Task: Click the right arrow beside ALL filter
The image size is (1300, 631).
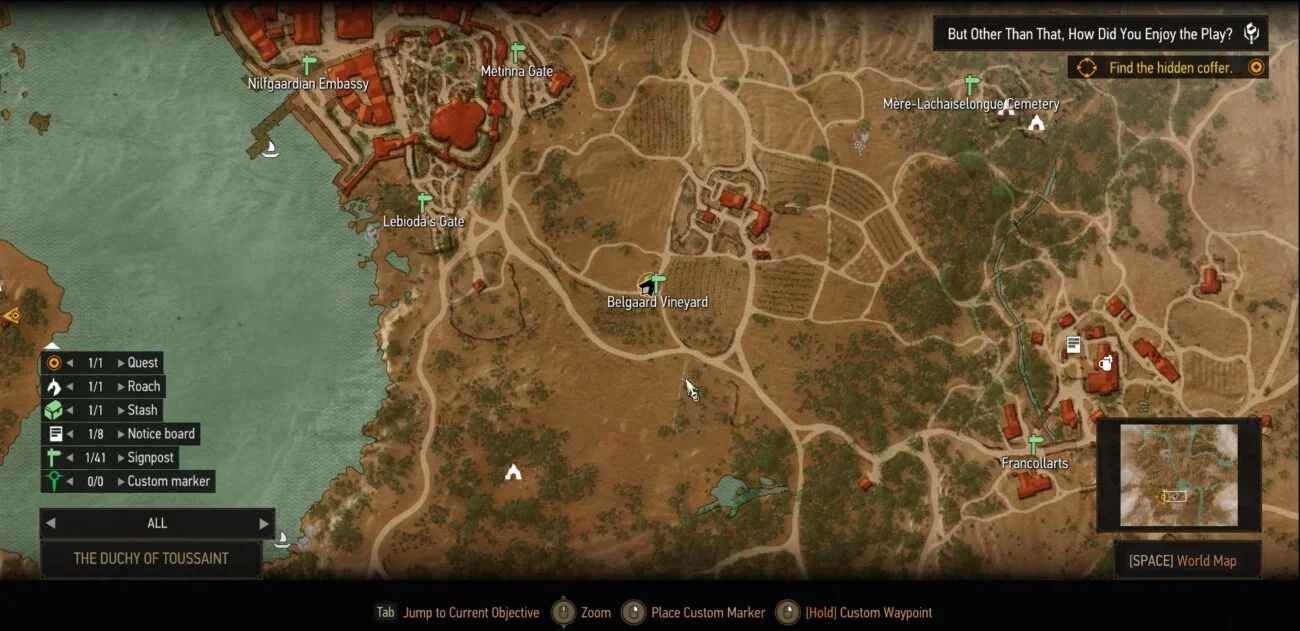Action: click(x=264, y=523)
